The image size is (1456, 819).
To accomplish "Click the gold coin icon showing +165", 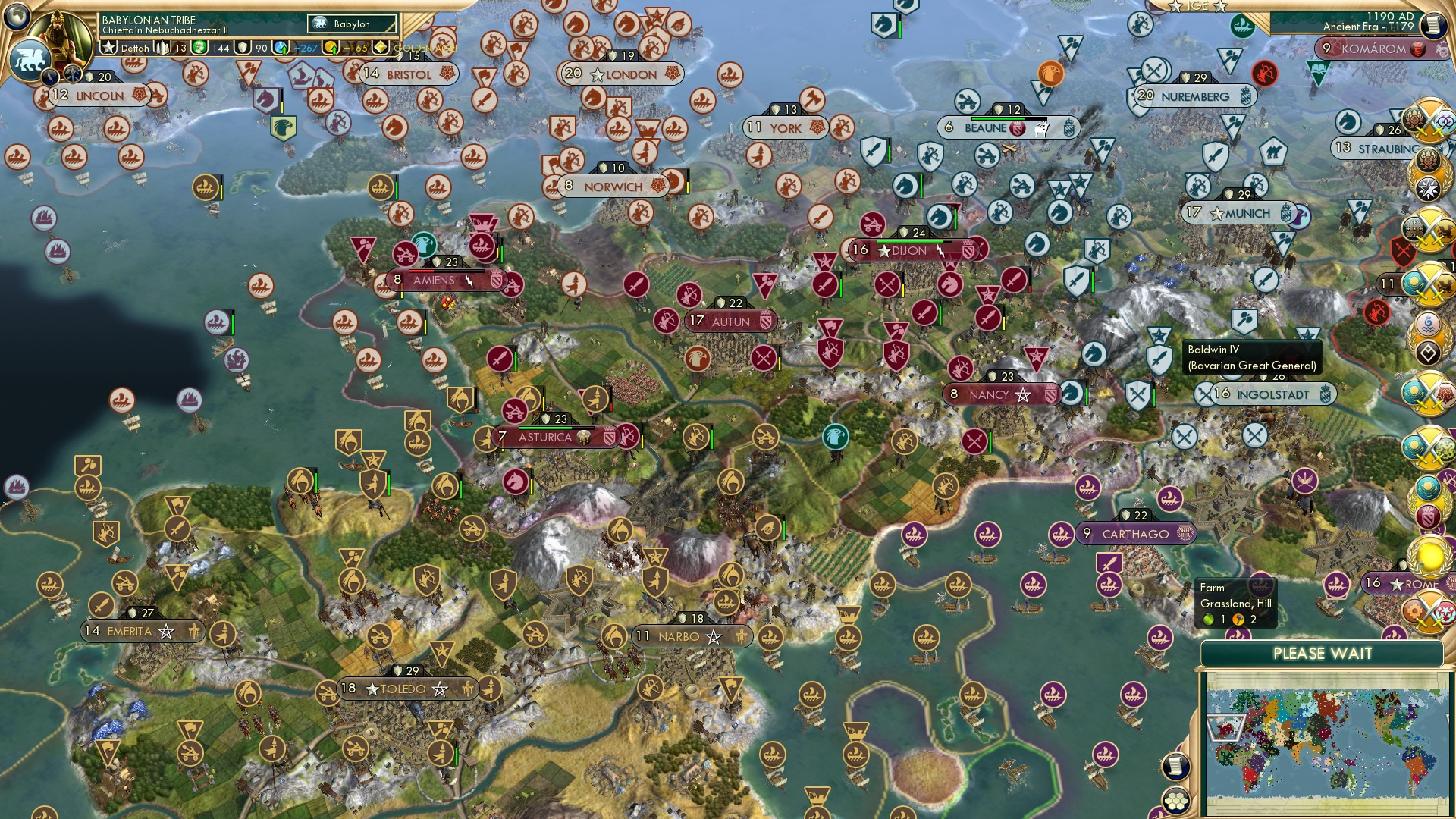I will (331, 47).
